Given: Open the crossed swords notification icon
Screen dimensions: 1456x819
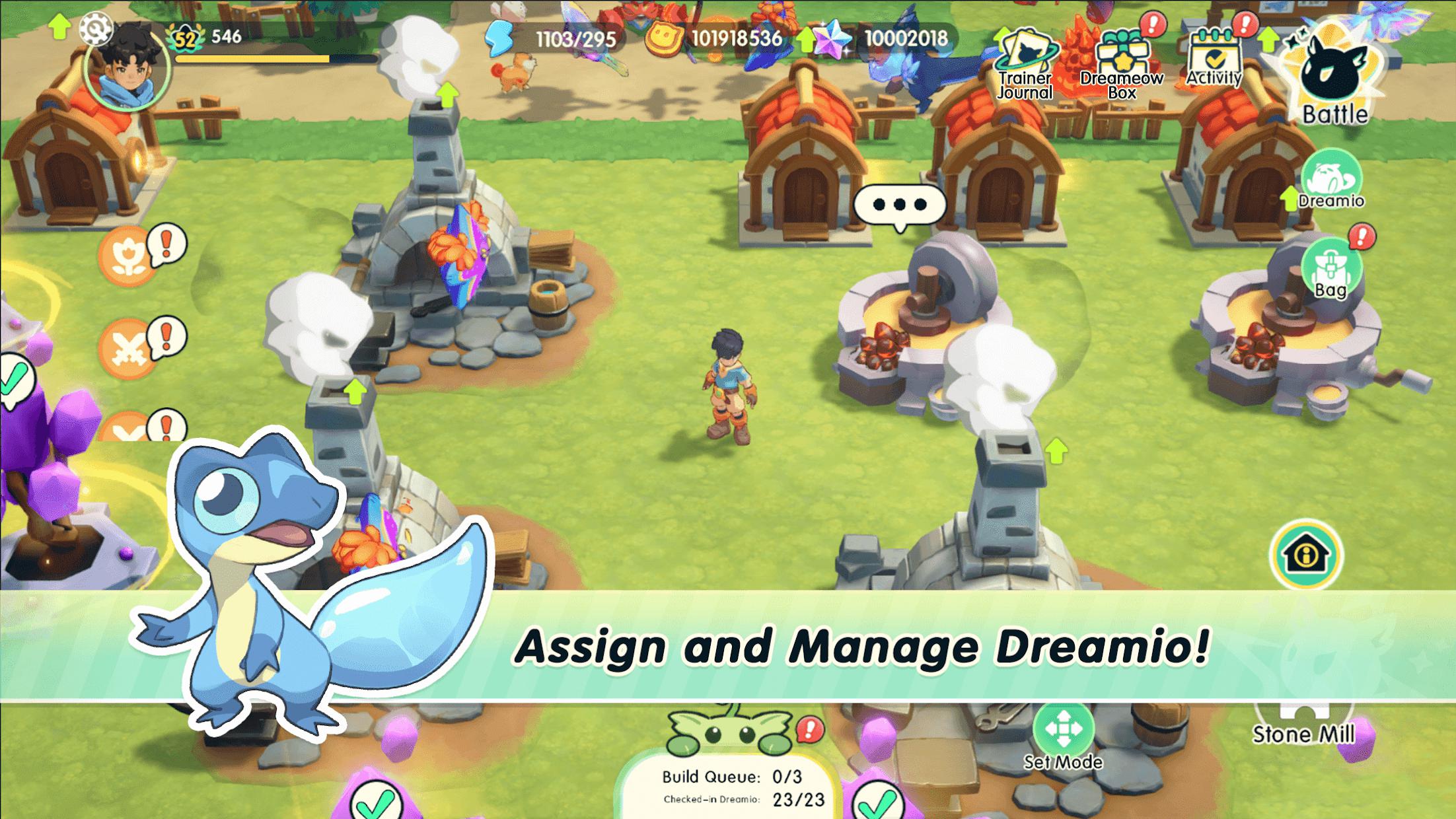Looking at the screenshot, I should coord(127,348).
